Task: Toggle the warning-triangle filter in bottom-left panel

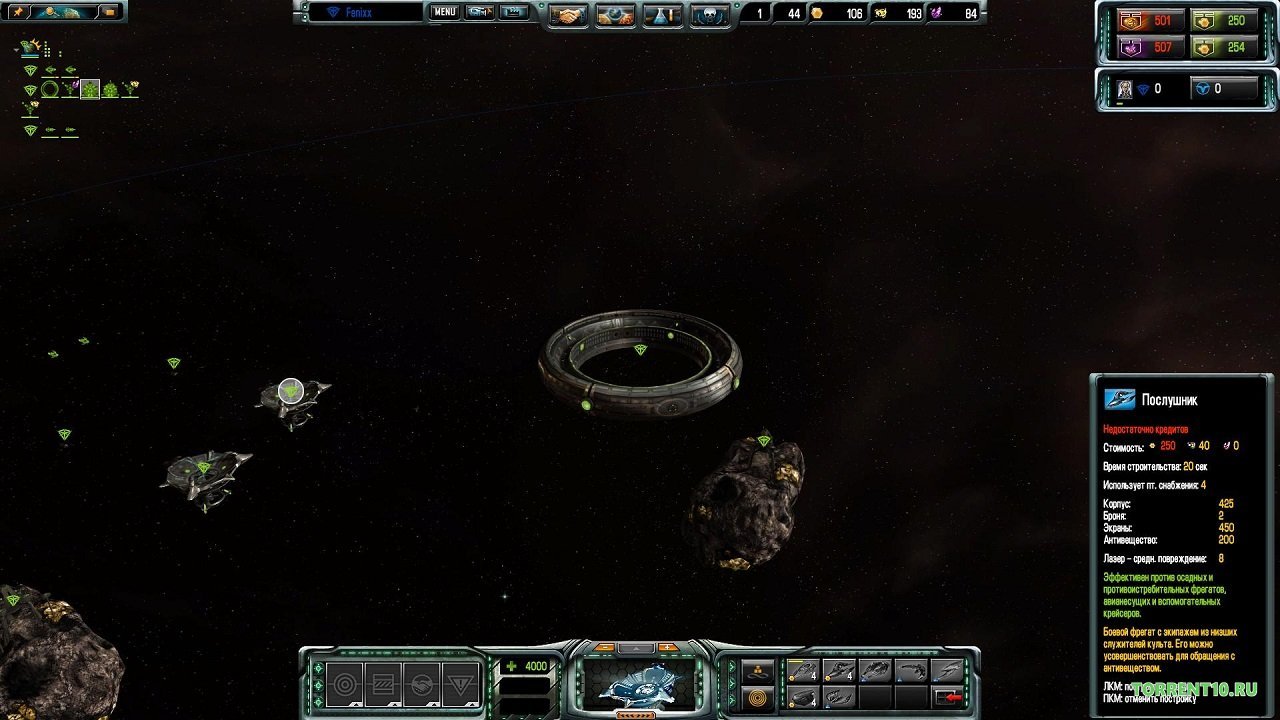Action: [x=459, y=684]
